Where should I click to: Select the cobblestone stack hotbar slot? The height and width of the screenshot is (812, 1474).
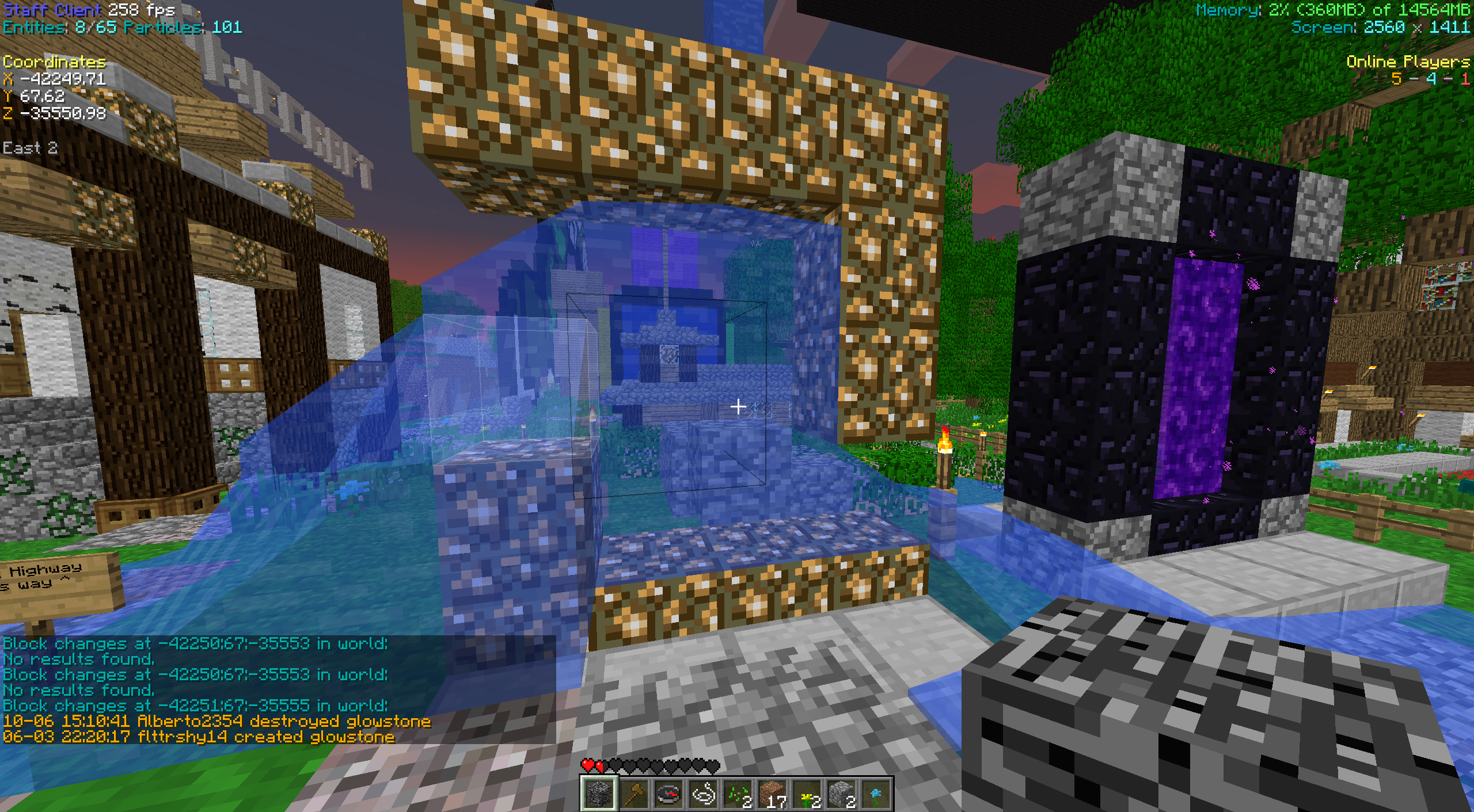click(841, 794)
